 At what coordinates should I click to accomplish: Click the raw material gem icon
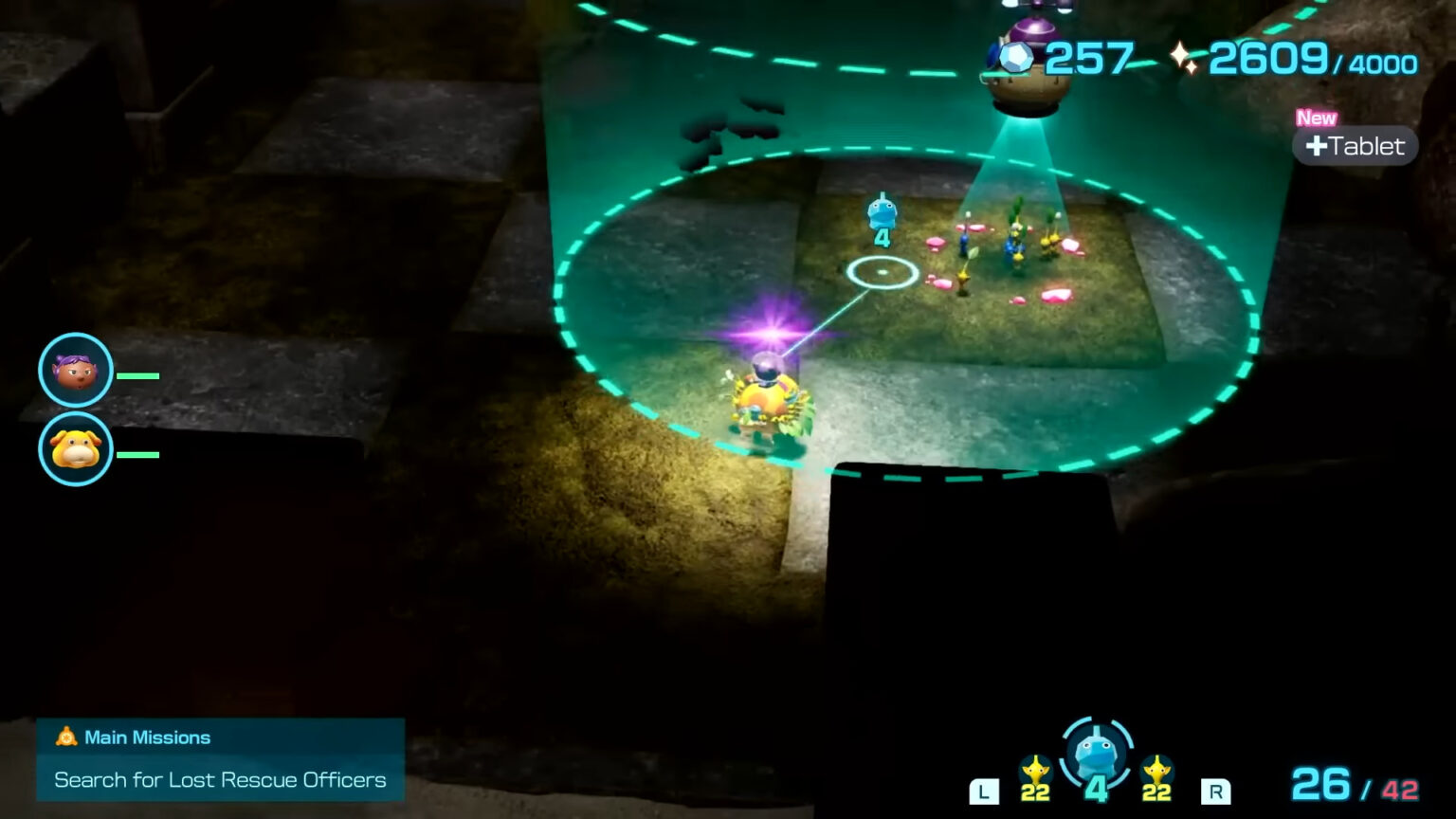1014,59
